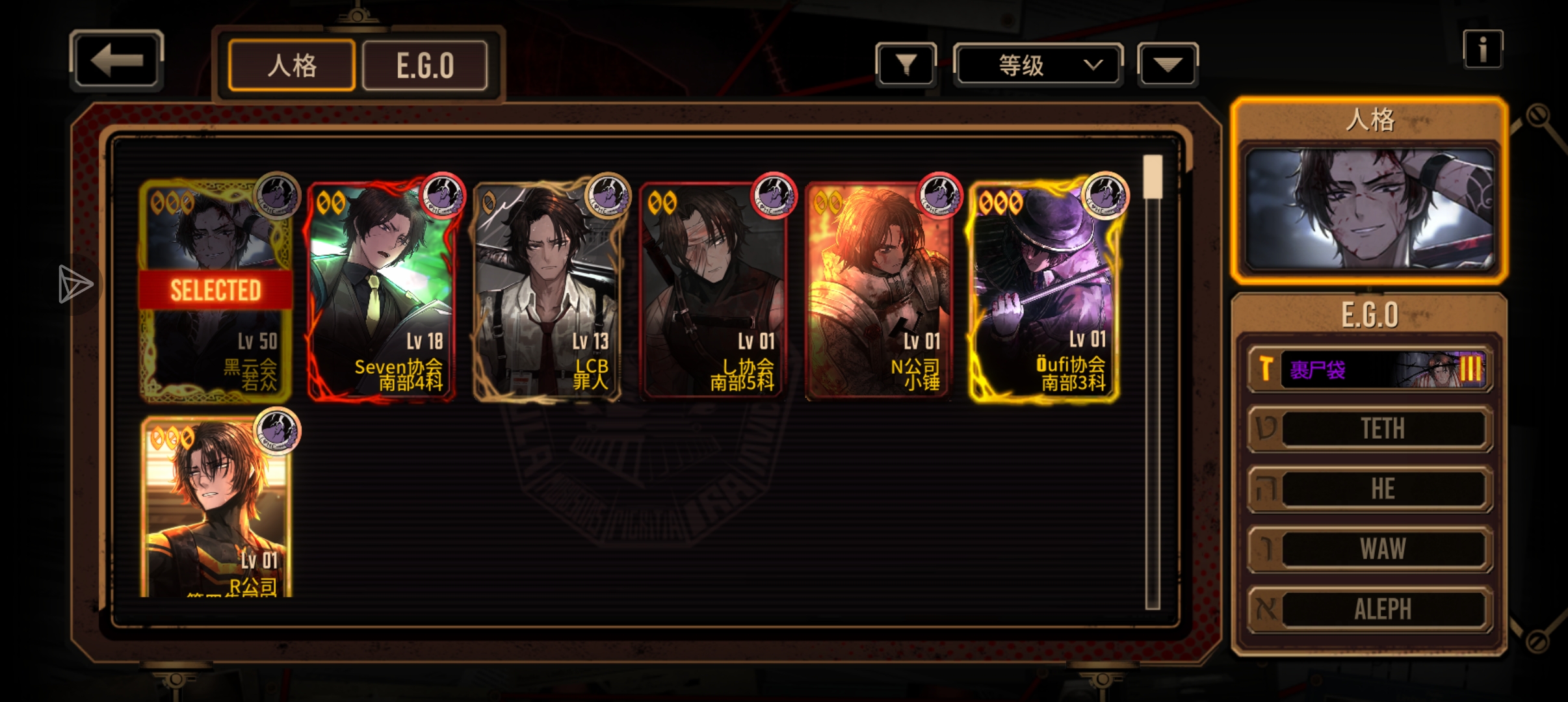Switch to the E.G.O tab
Screen dimensions: 1568x702
point(425,66)
